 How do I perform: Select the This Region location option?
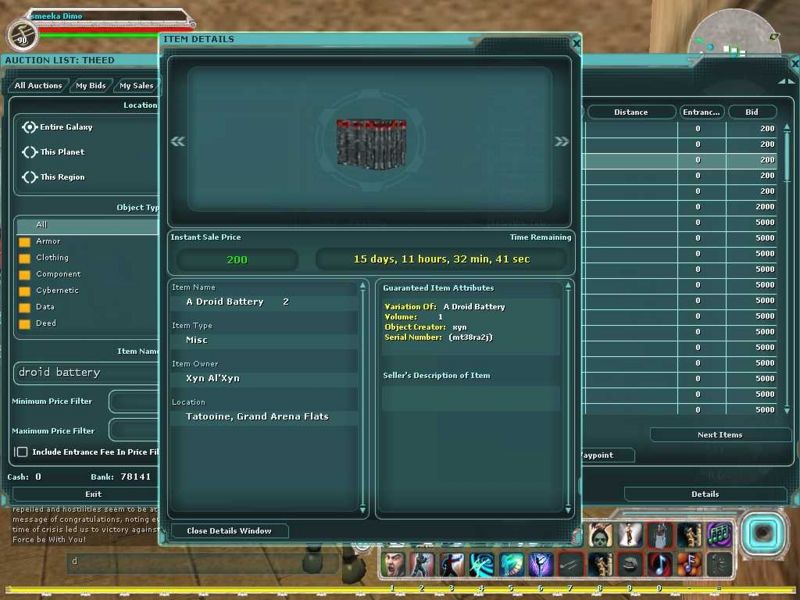click(30, 177)
